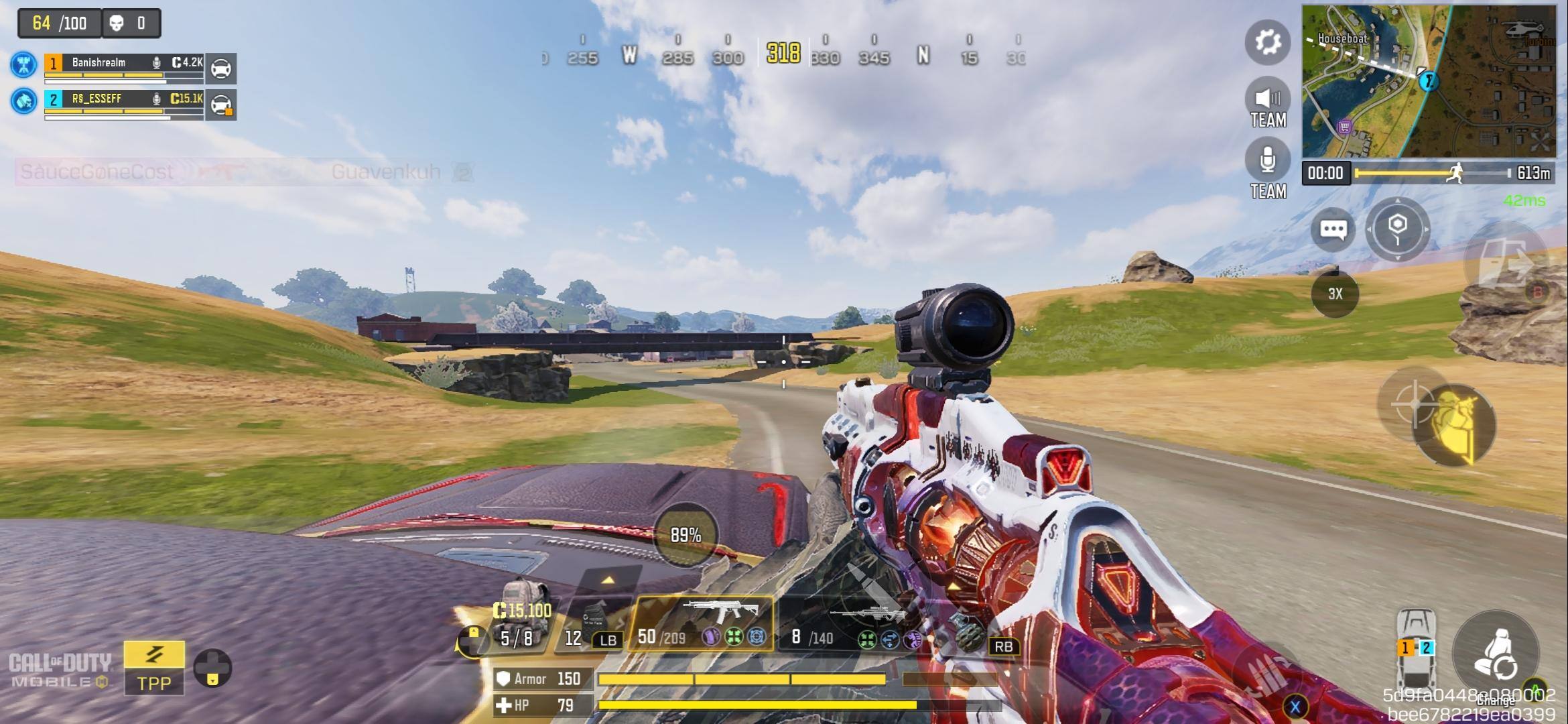
Task: Select the assault rifle slot with 50 ammo
Action: 702,624
